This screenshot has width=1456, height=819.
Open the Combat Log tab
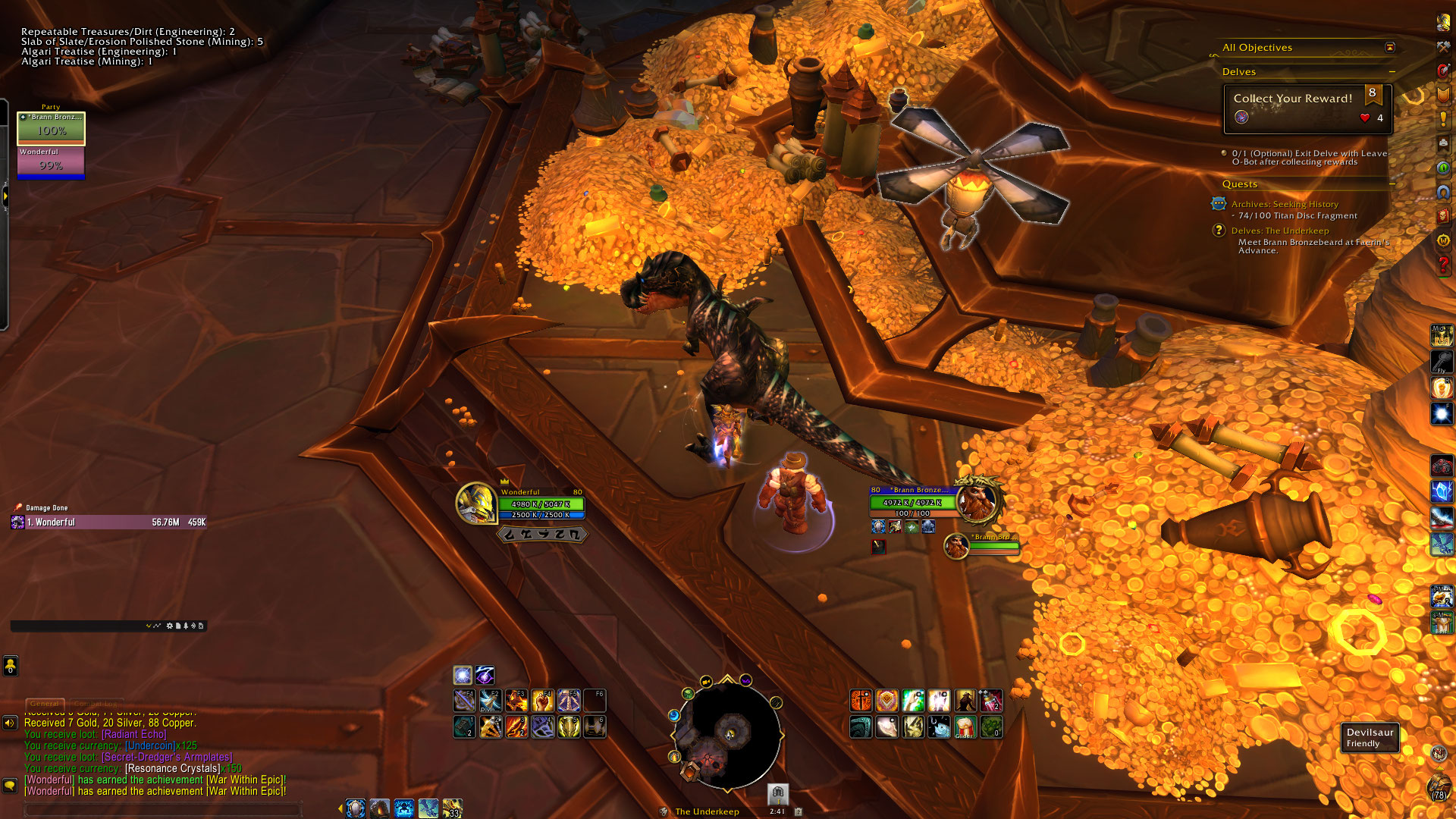(96, 704)
